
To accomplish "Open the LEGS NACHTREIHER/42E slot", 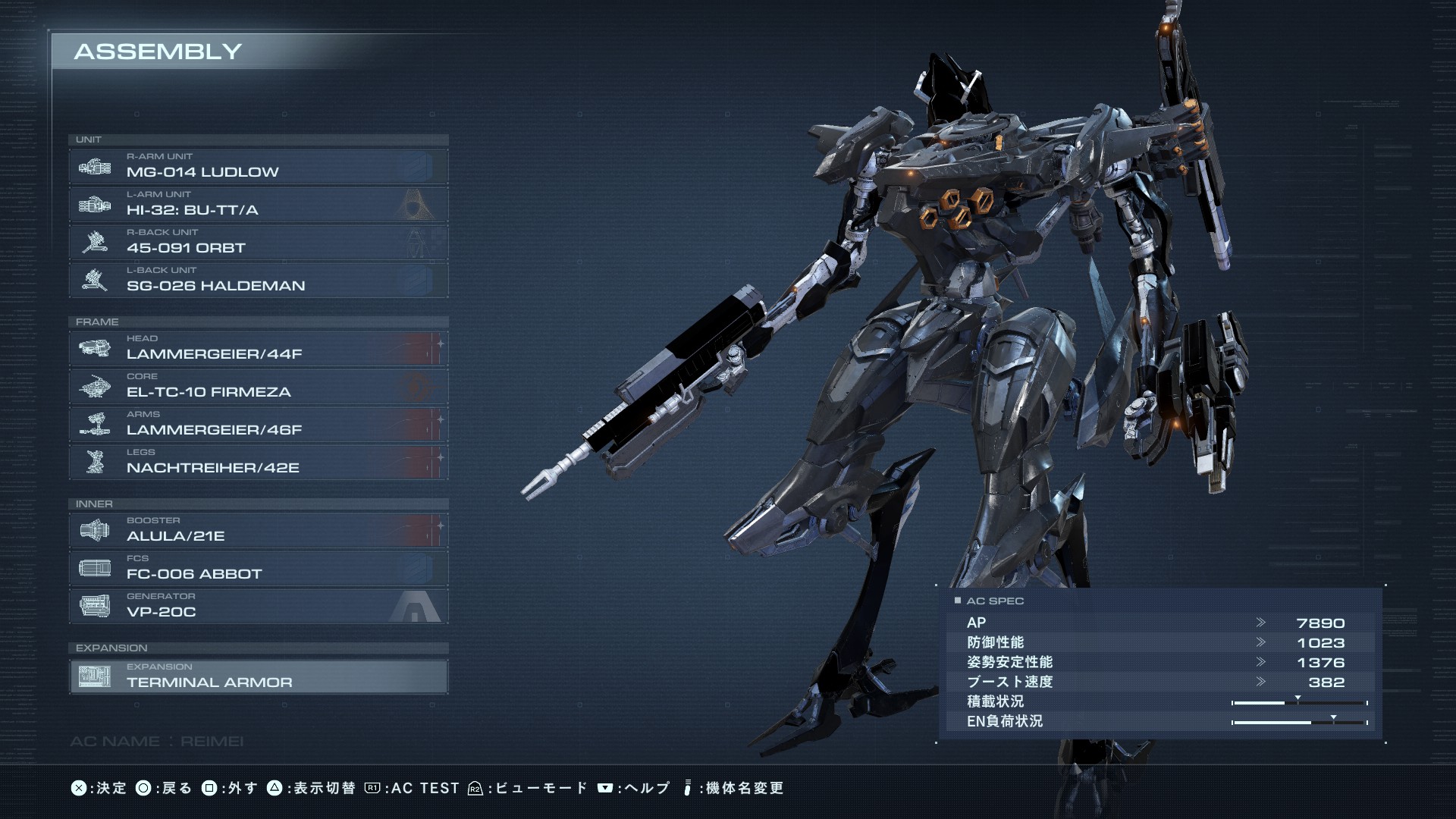I will tap(258, 462).
